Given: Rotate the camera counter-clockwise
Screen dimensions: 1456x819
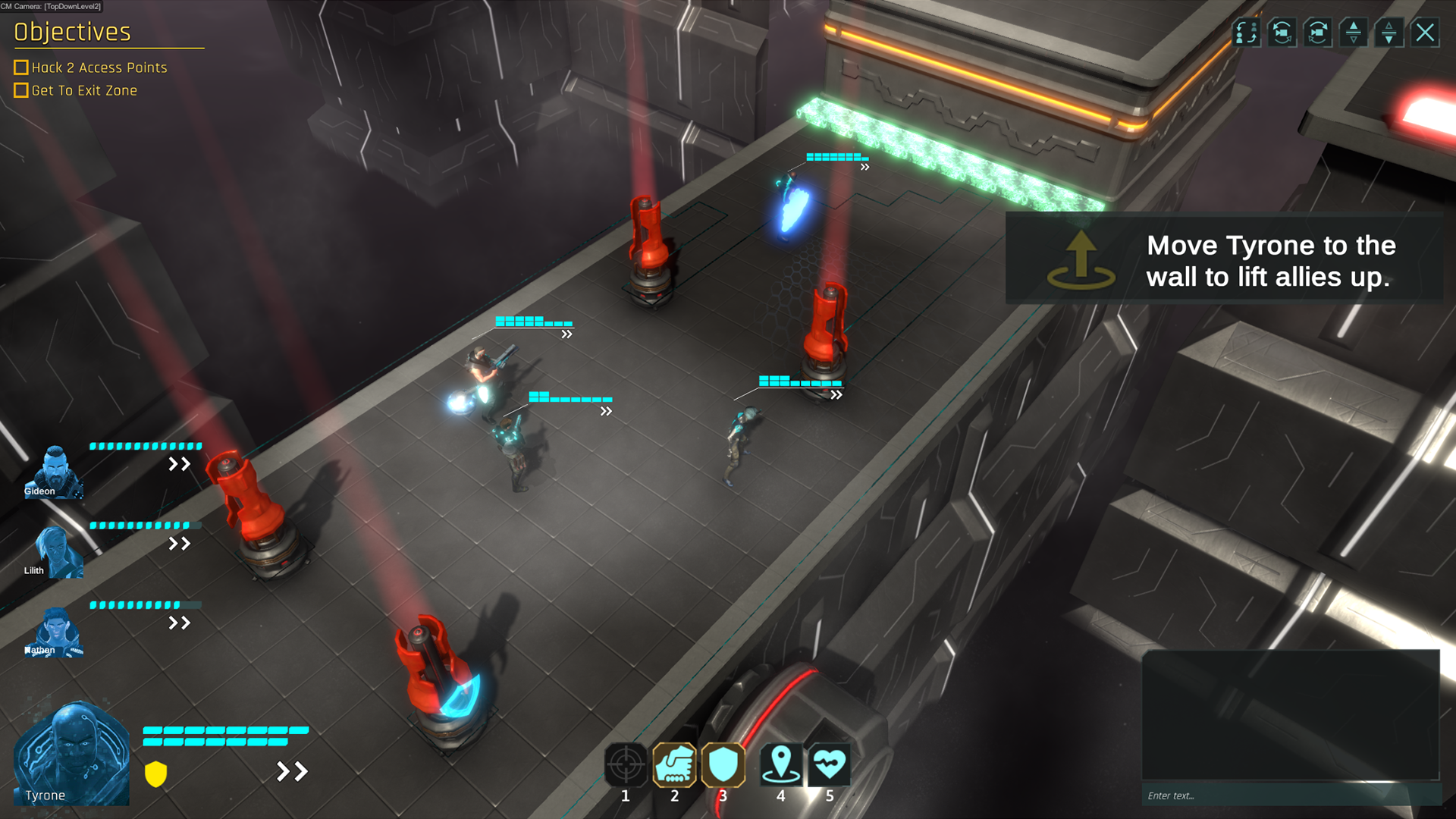Looking at the screenshot, I should pyautogui.click(x=1282, y=33).
